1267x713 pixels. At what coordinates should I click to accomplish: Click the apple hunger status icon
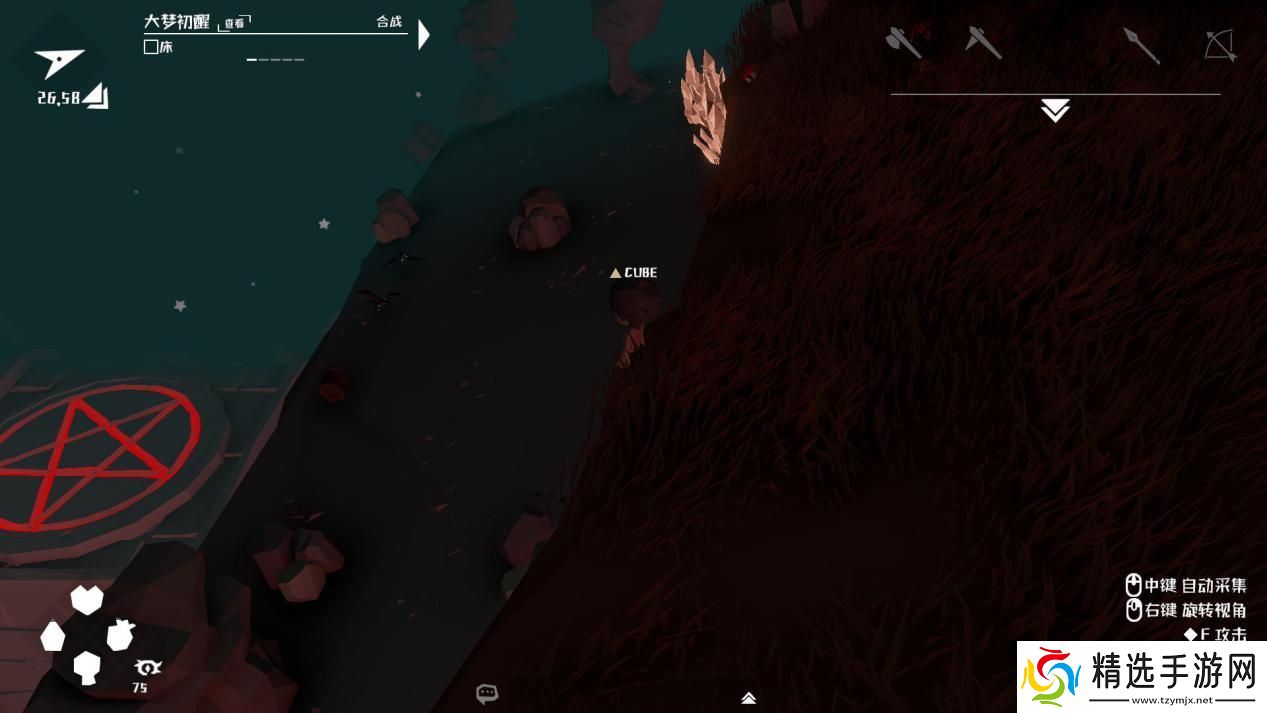coord(121,634)
